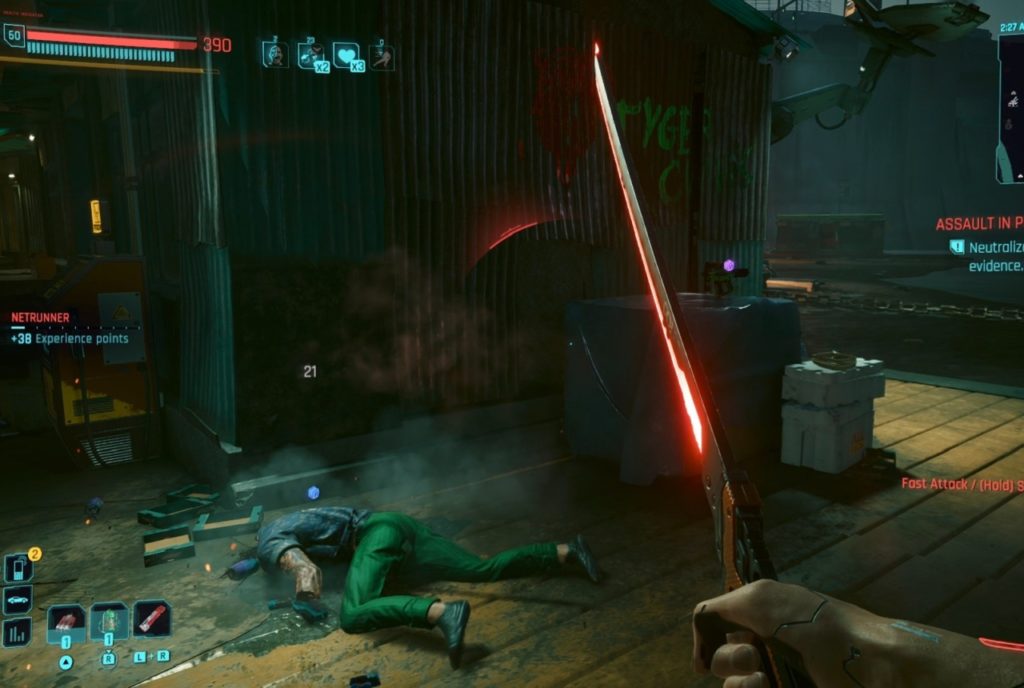Select the red grenade quick slot
This screenshot has width=1024, height=688.
point(66,622)
